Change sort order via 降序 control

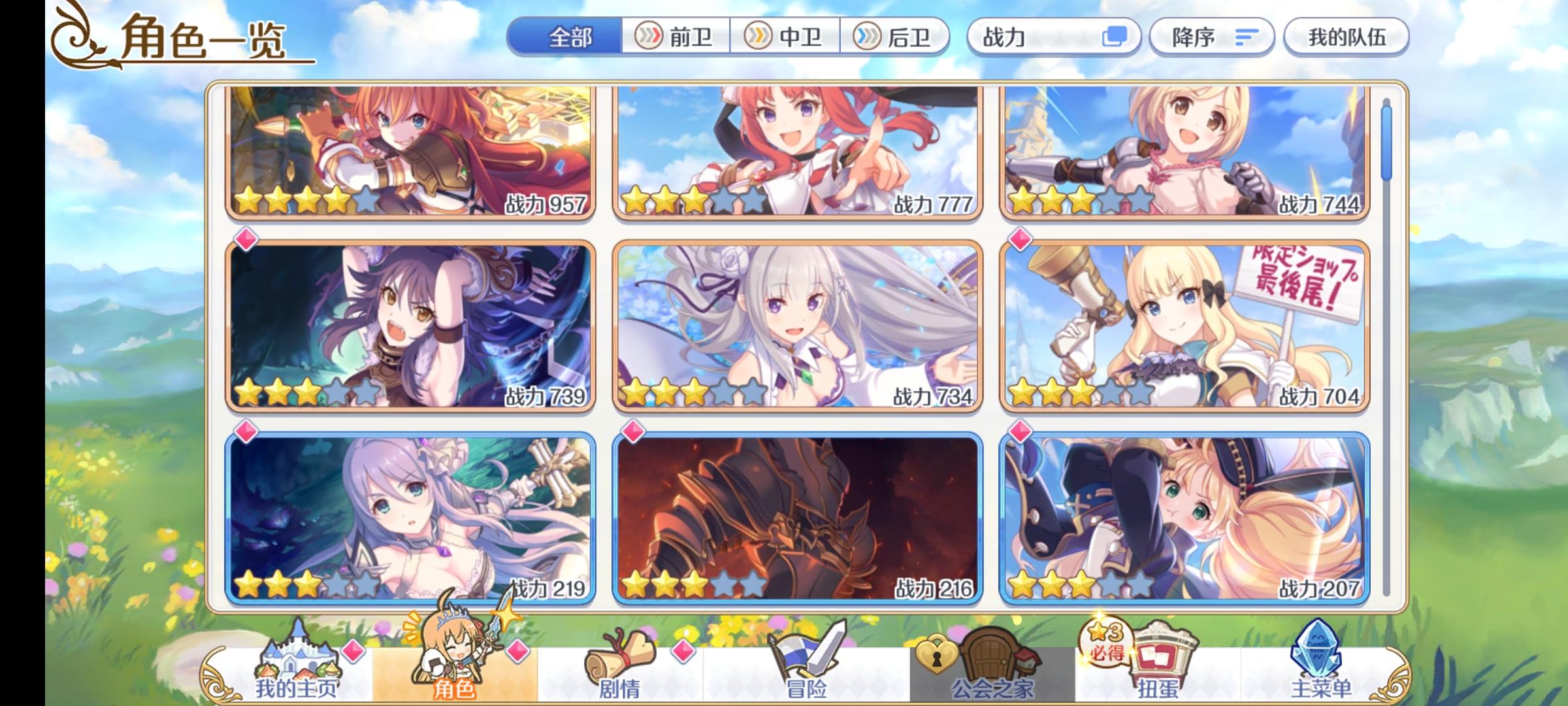pyautogui.click(x=1212, y=37)
